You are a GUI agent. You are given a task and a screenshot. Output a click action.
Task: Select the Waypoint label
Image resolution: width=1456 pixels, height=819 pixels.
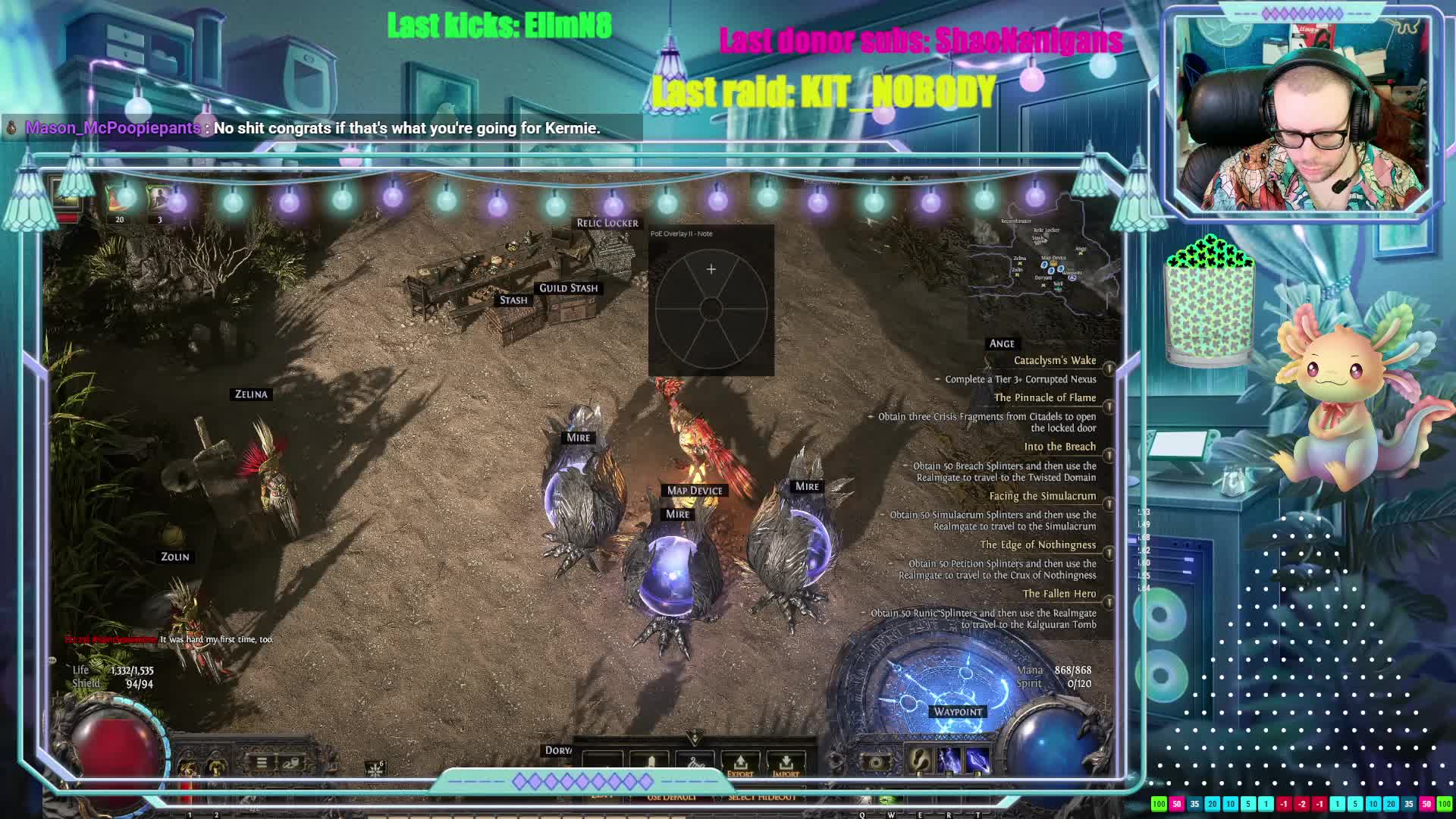958,712
